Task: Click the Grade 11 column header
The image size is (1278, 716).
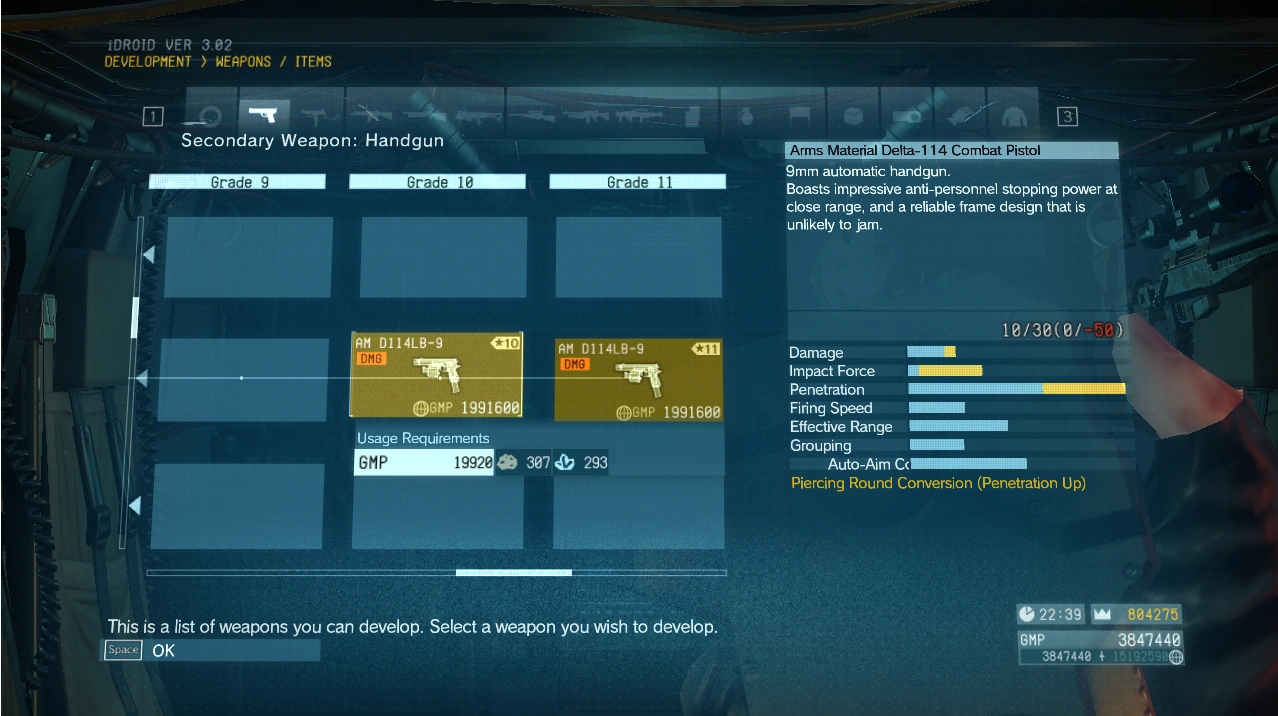Action: (637, 182)
